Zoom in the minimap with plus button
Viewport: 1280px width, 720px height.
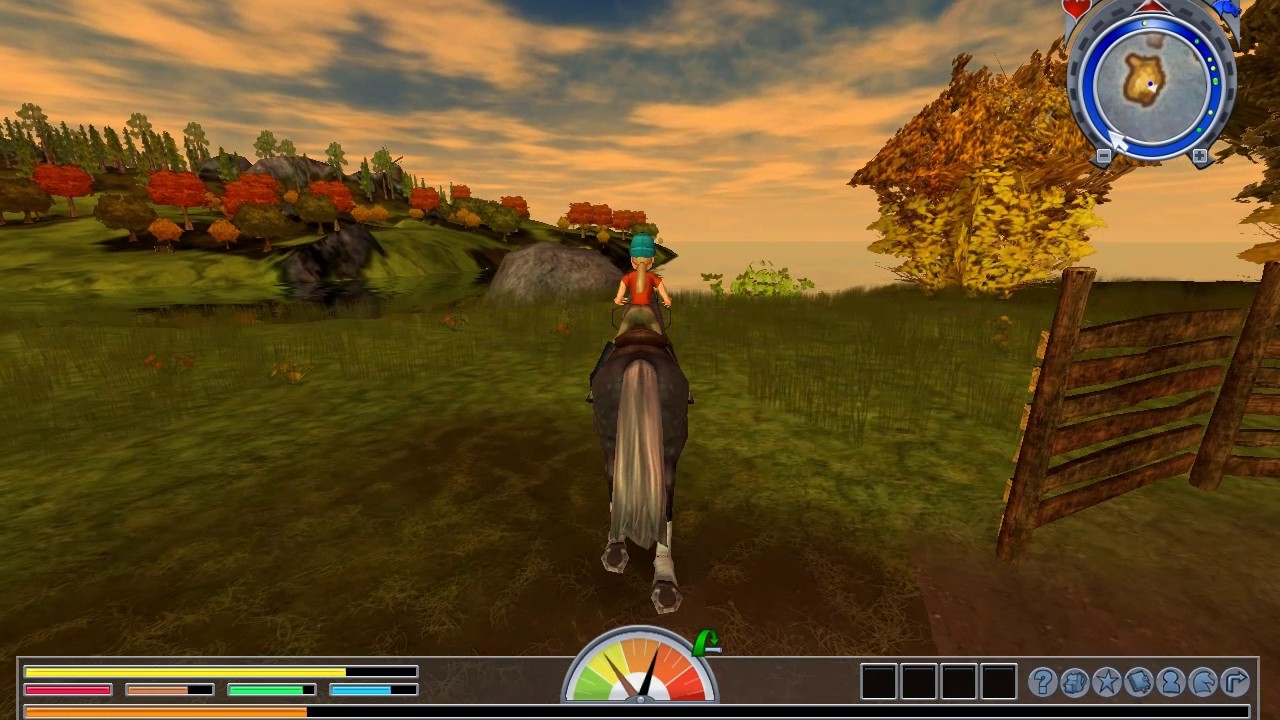point(1200,156)
